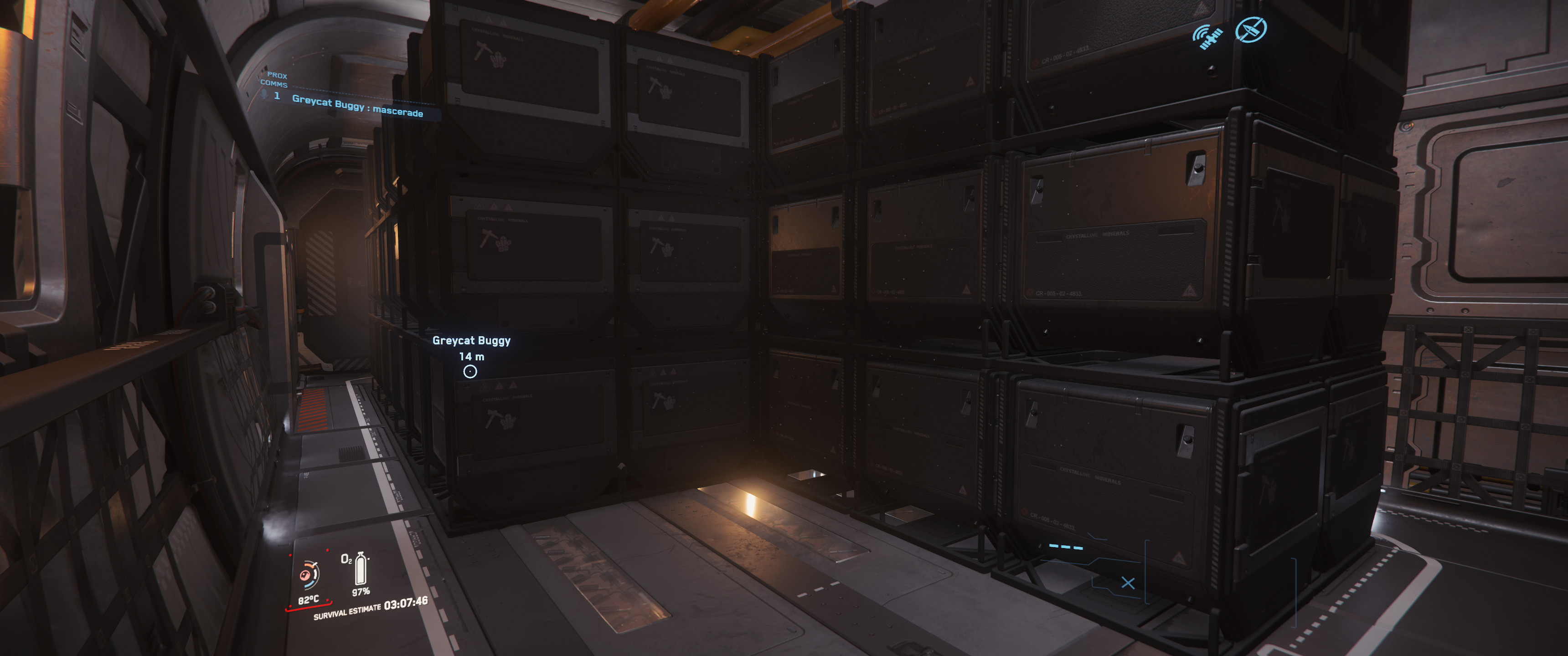Viewport: 1568px width, 656px height.
Task: Click the dashed progress bar on the cargo panel
Action: [x=1066, y=547]
